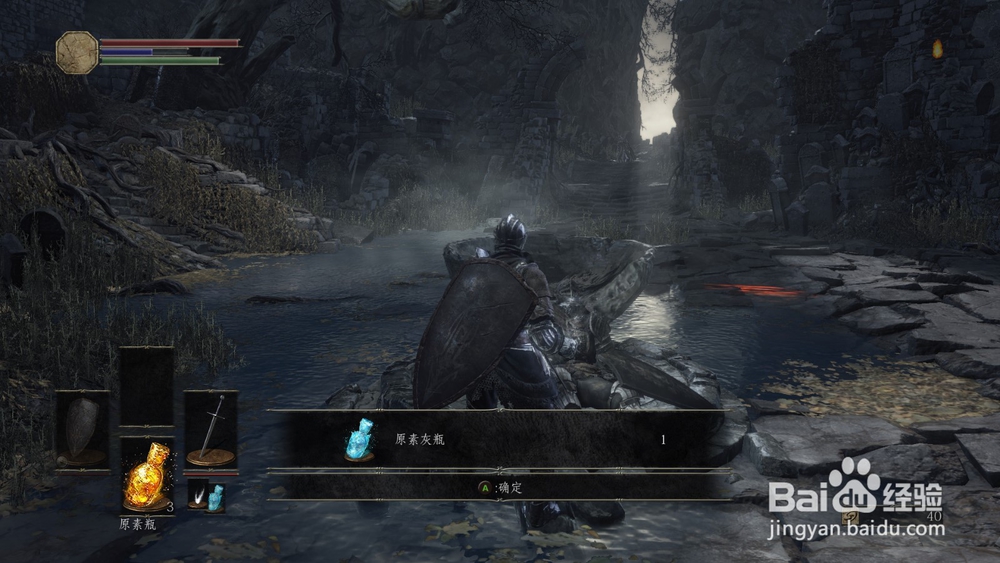Select the right-hand sword equipment slot
The width and height of the screenshot is (1000, 563).
coord(210,430)
